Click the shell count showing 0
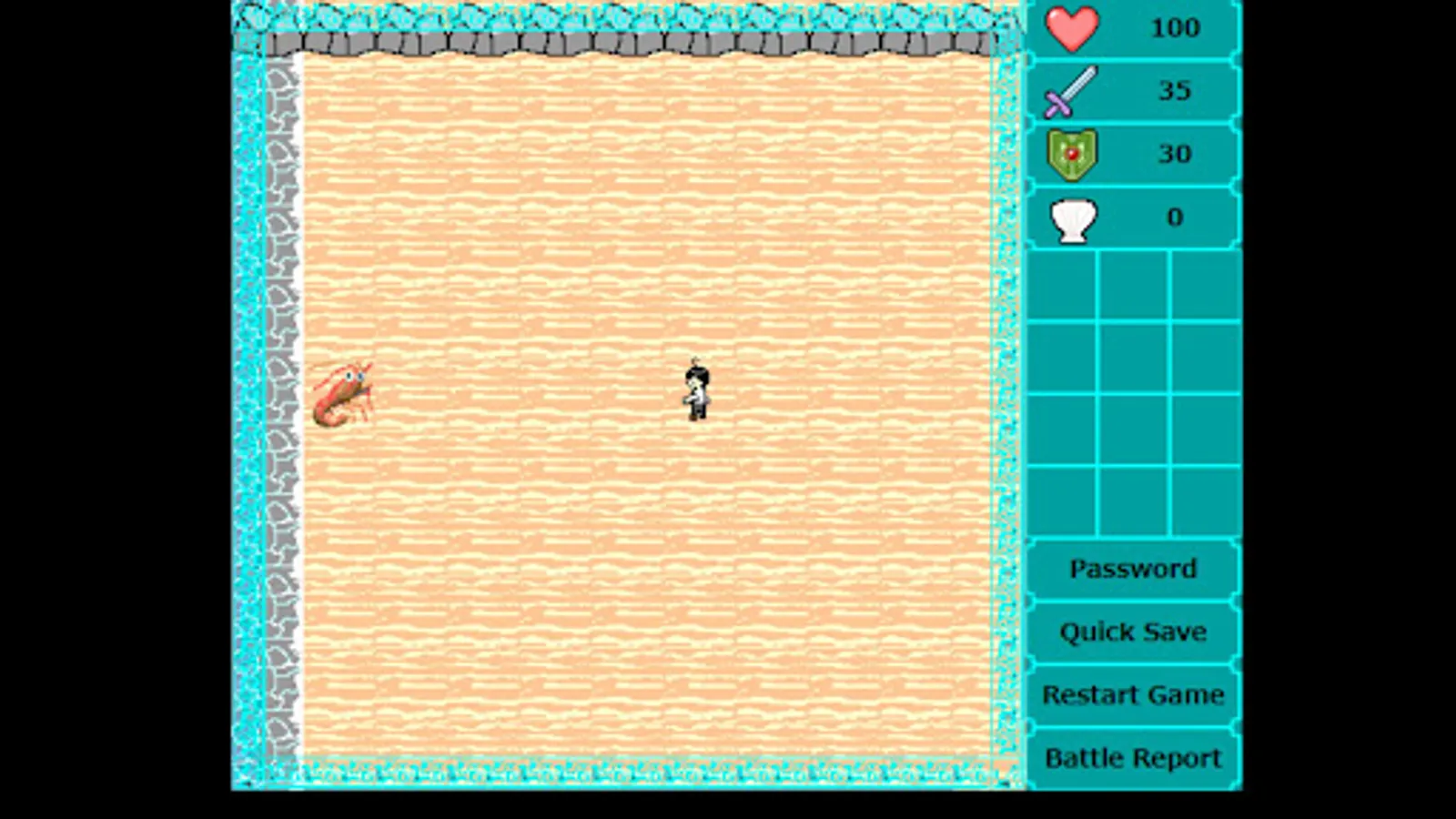The height and width of the screenshot is (819, 1456). tap(1175, 217)
